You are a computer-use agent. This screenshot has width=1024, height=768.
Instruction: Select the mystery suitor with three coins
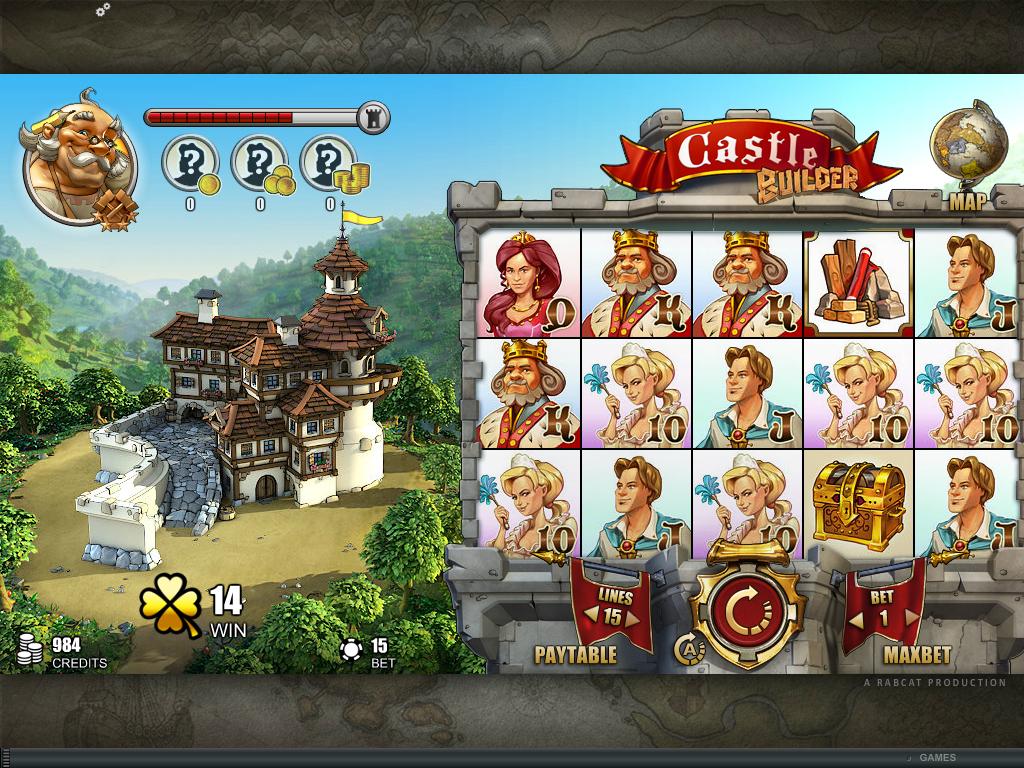(260, 164)
